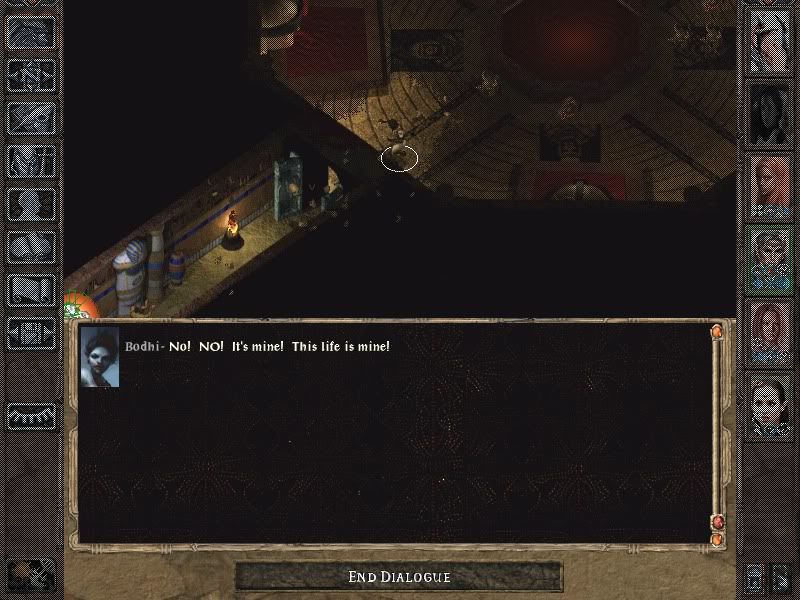This screenshot has width=800, height=600.
Task: Select the bottom party member portrait
Action: point(771,405)
